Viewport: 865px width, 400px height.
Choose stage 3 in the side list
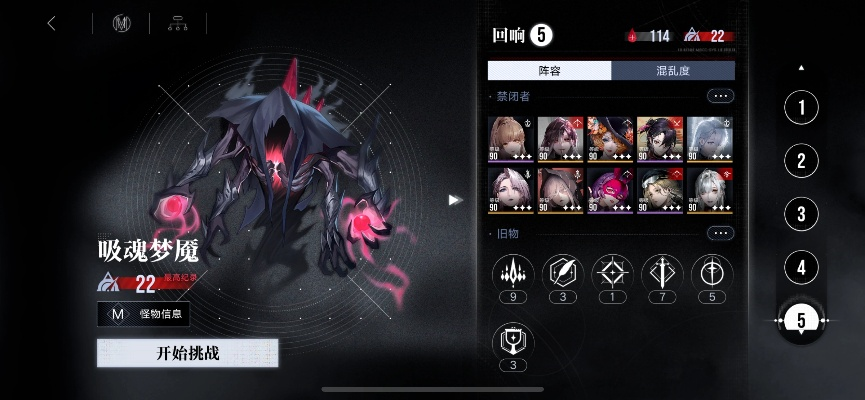(801, 213)
